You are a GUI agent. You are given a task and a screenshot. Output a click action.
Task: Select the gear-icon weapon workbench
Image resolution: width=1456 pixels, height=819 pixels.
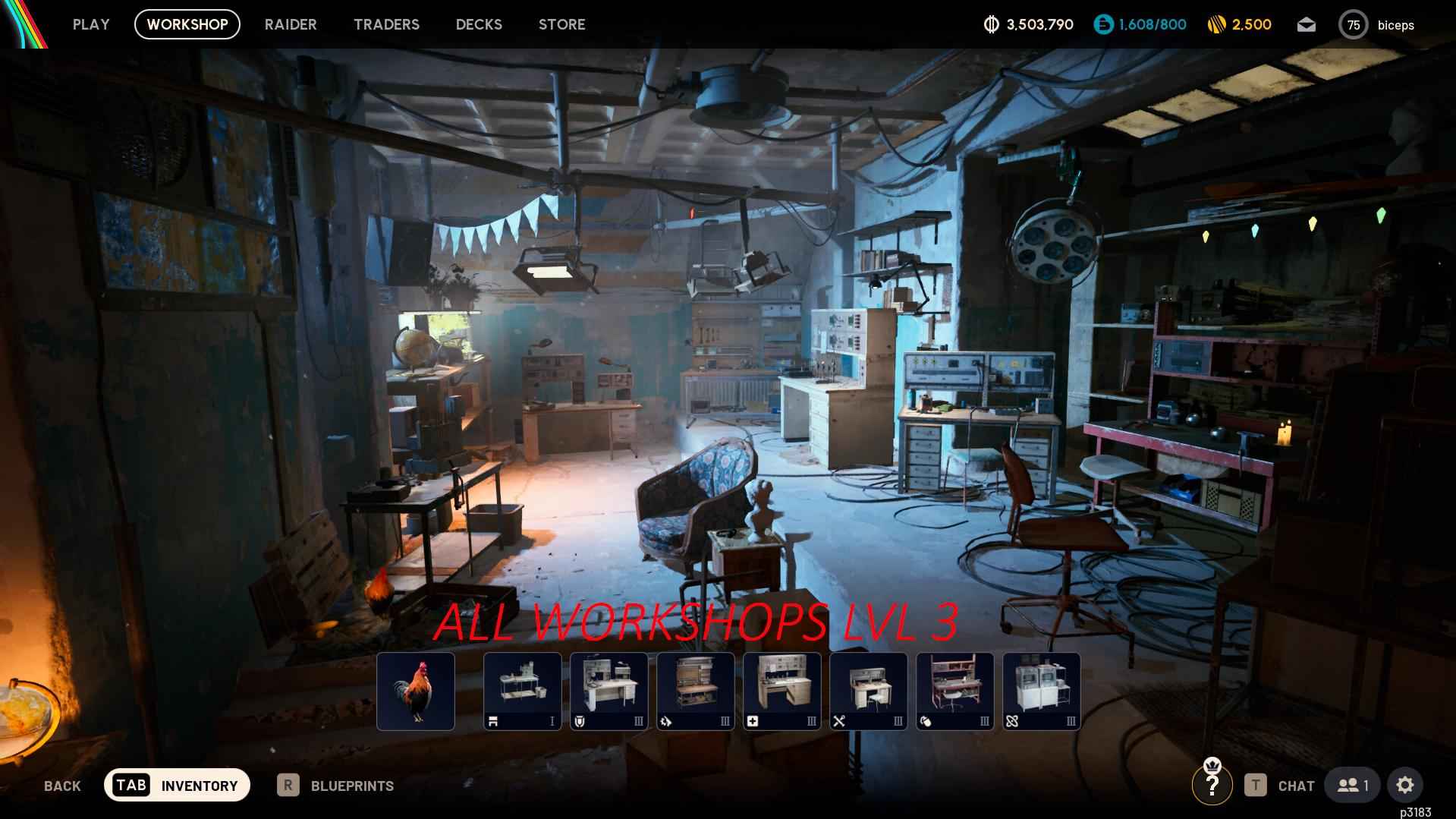[x=695, y=691]
